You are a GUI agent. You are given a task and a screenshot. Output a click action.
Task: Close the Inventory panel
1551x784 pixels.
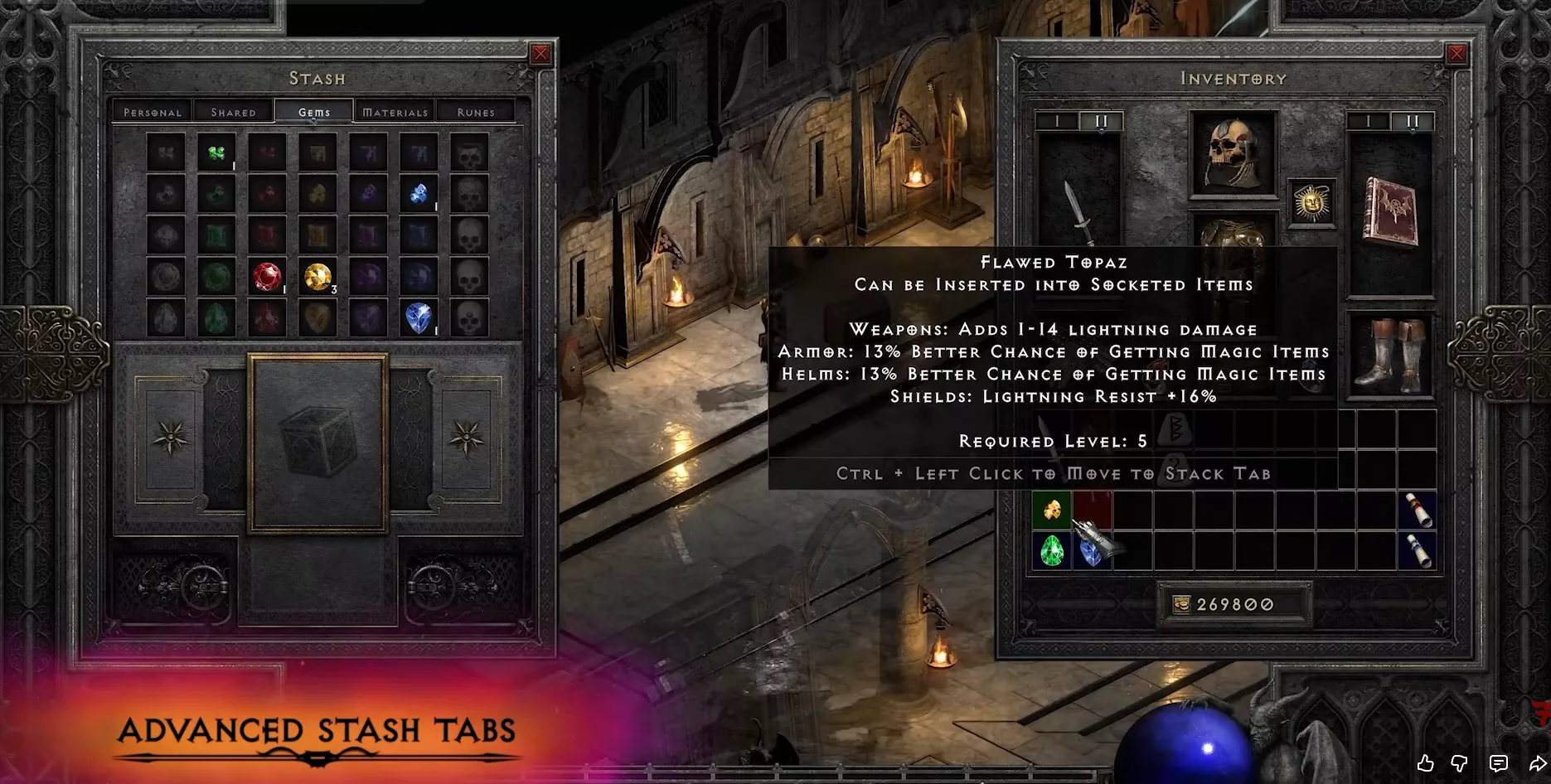tap(1456, 55)
